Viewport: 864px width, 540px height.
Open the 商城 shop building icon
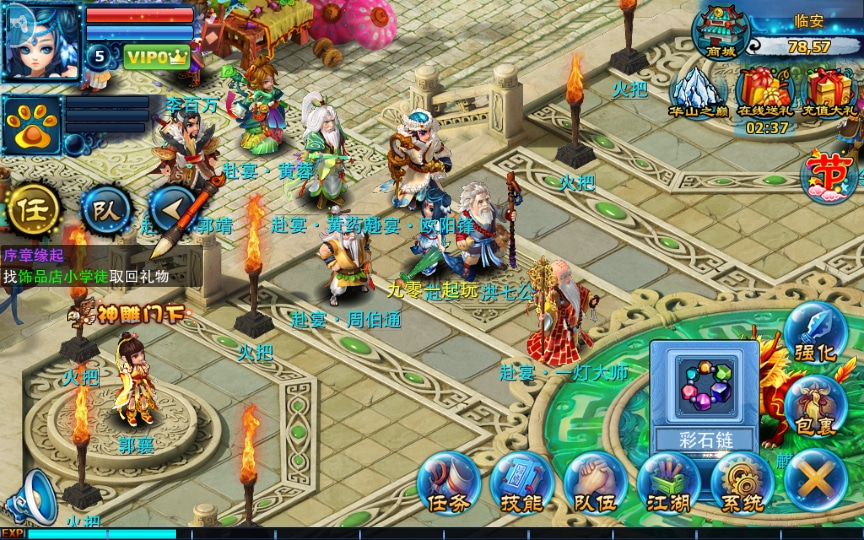point(720,32)
